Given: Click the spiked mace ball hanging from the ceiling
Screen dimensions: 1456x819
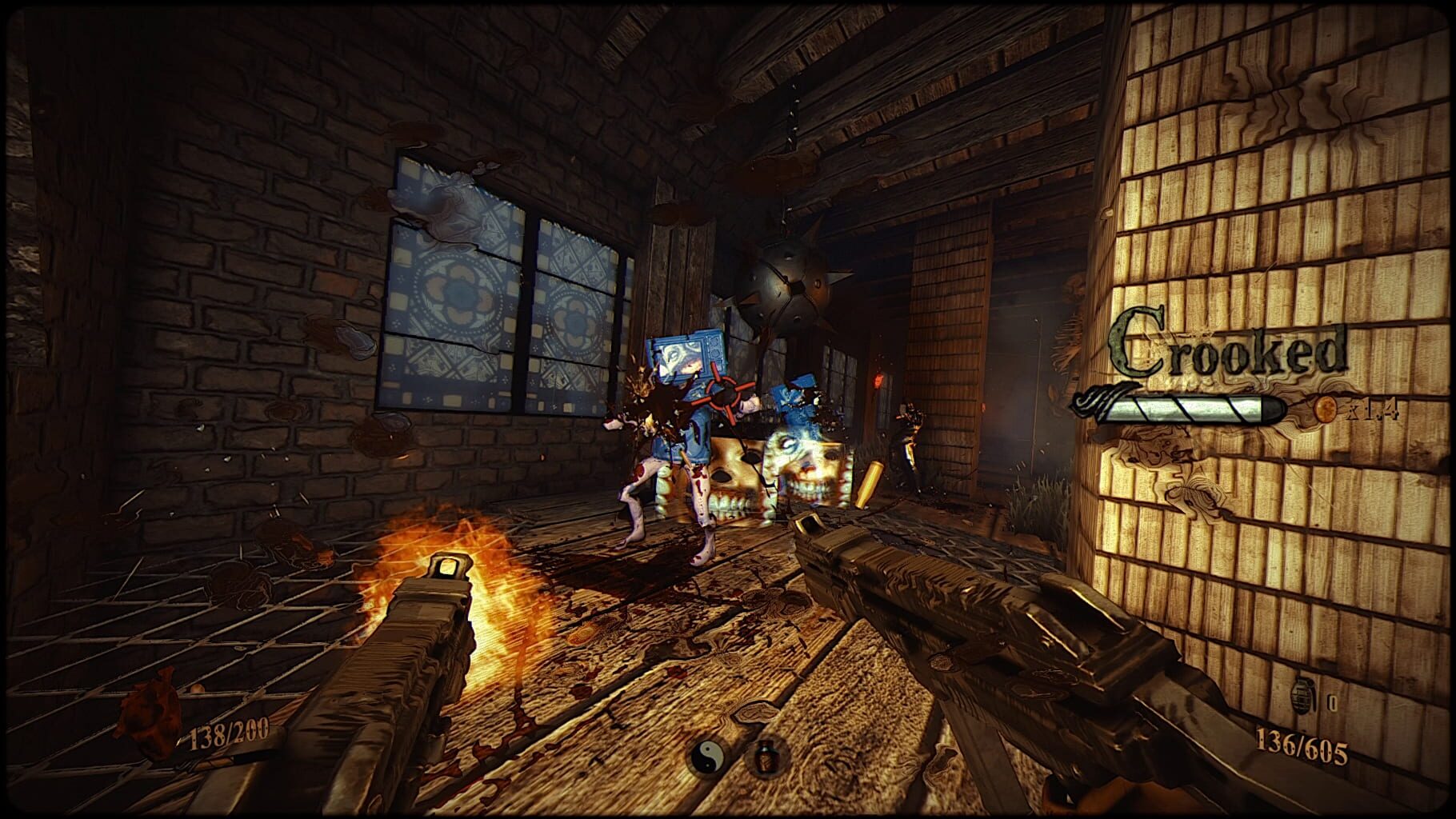Looking at the screenshot, I should tap(787, 288).
